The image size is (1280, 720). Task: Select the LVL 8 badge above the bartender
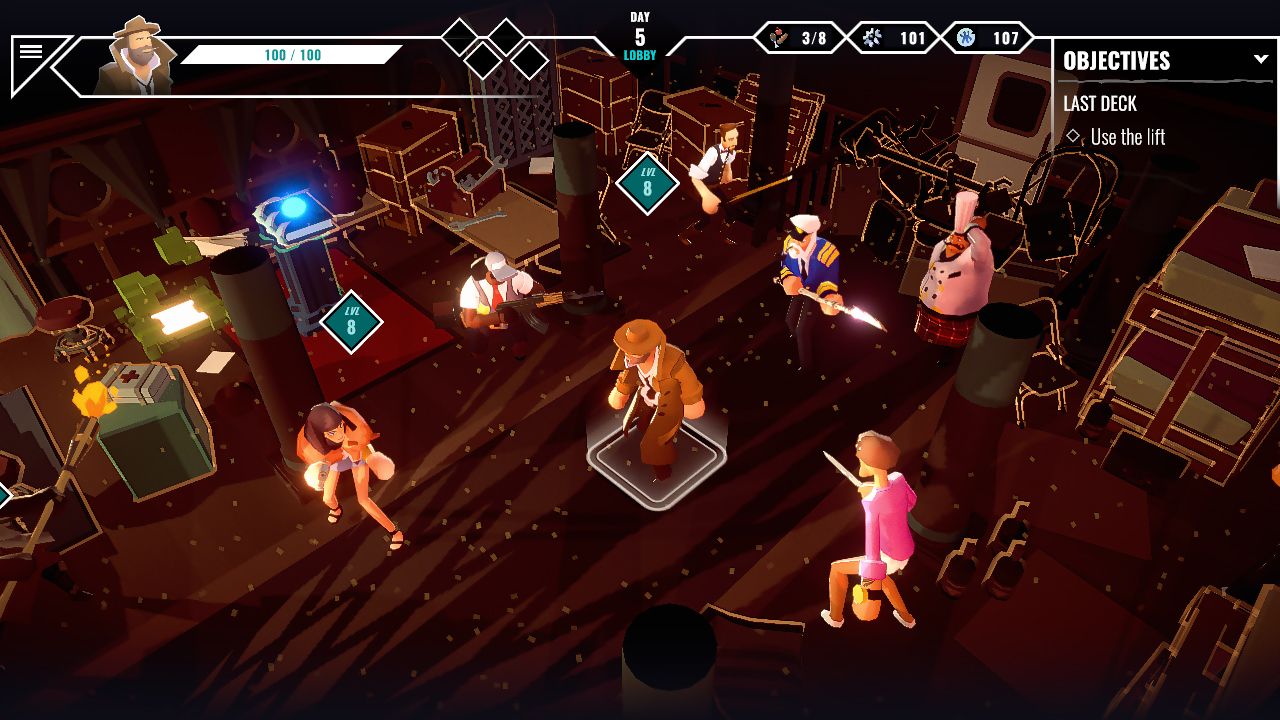[646, 184]
